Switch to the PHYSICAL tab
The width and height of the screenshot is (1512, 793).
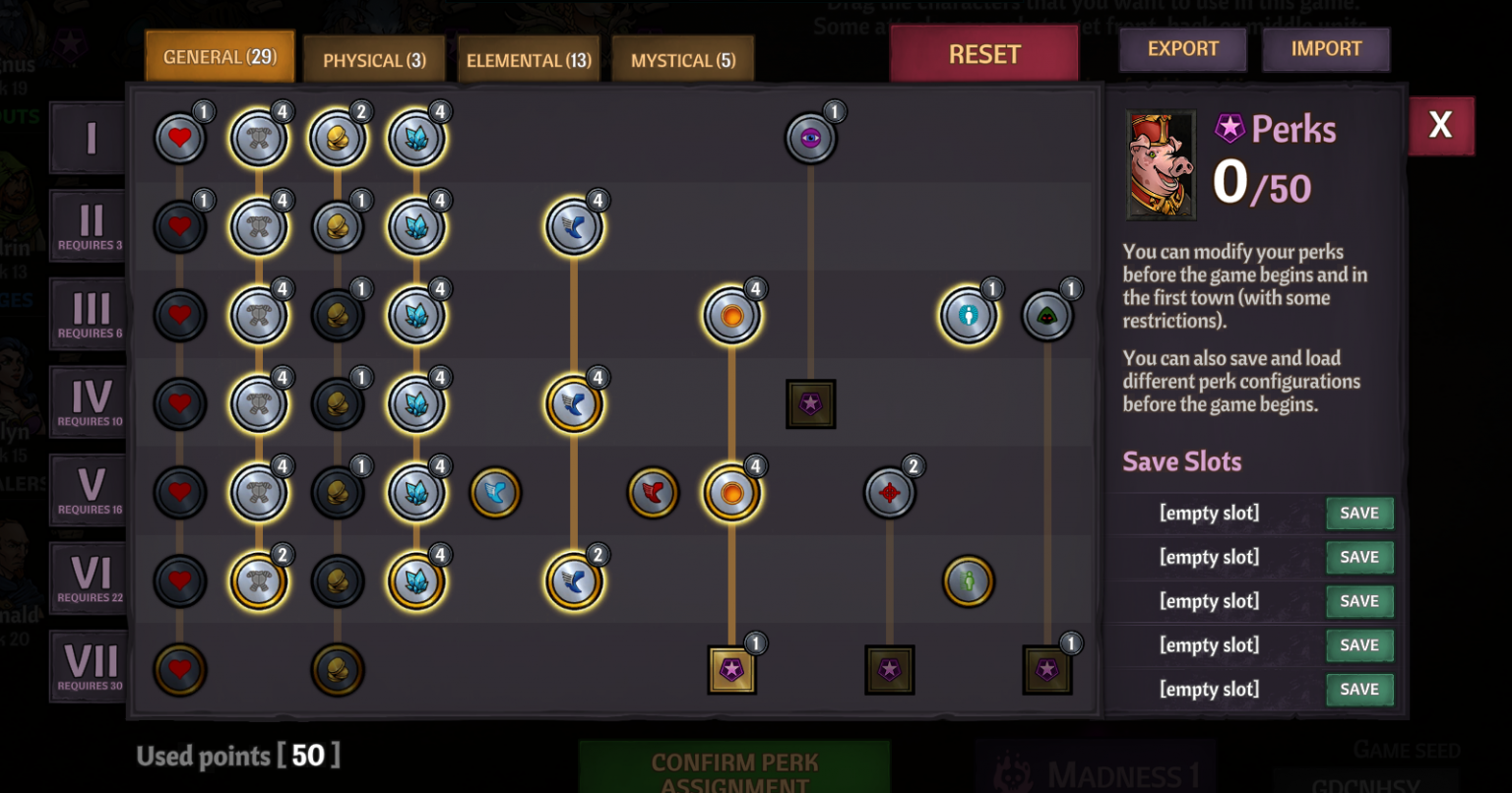(x=374, y=59)
